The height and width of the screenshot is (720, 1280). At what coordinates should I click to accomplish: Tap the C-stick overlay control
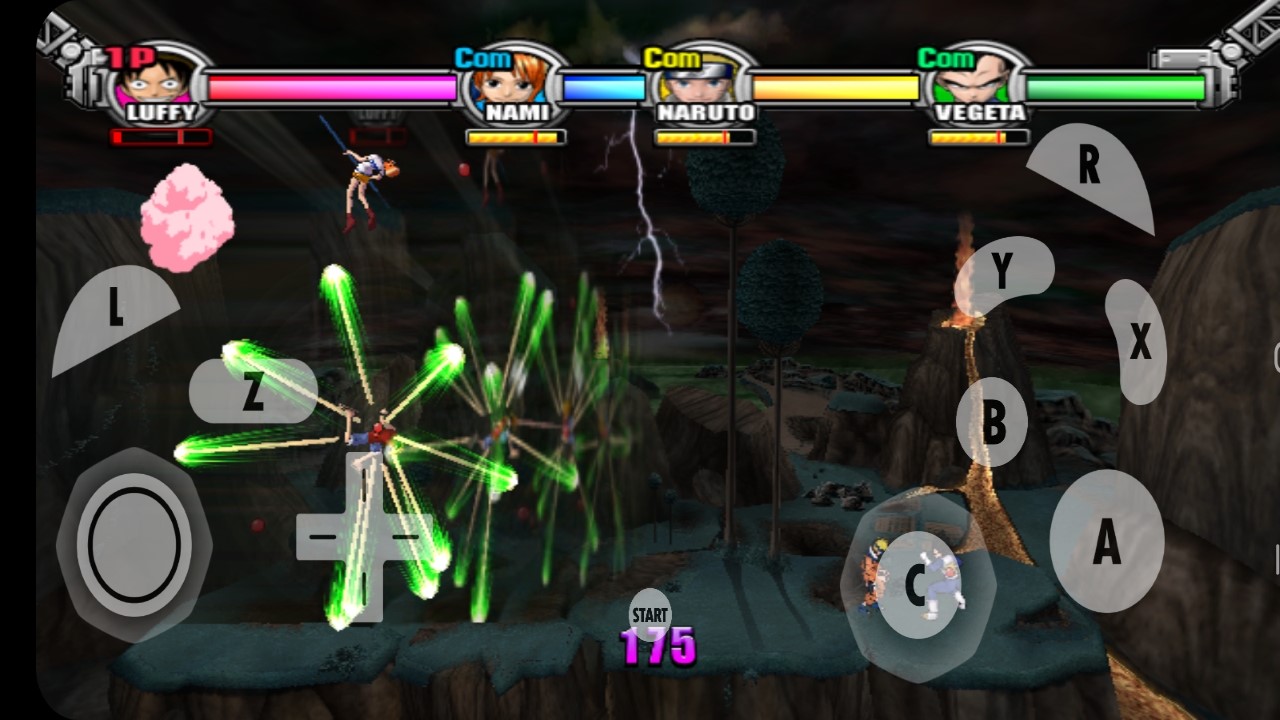pos(917,585)
